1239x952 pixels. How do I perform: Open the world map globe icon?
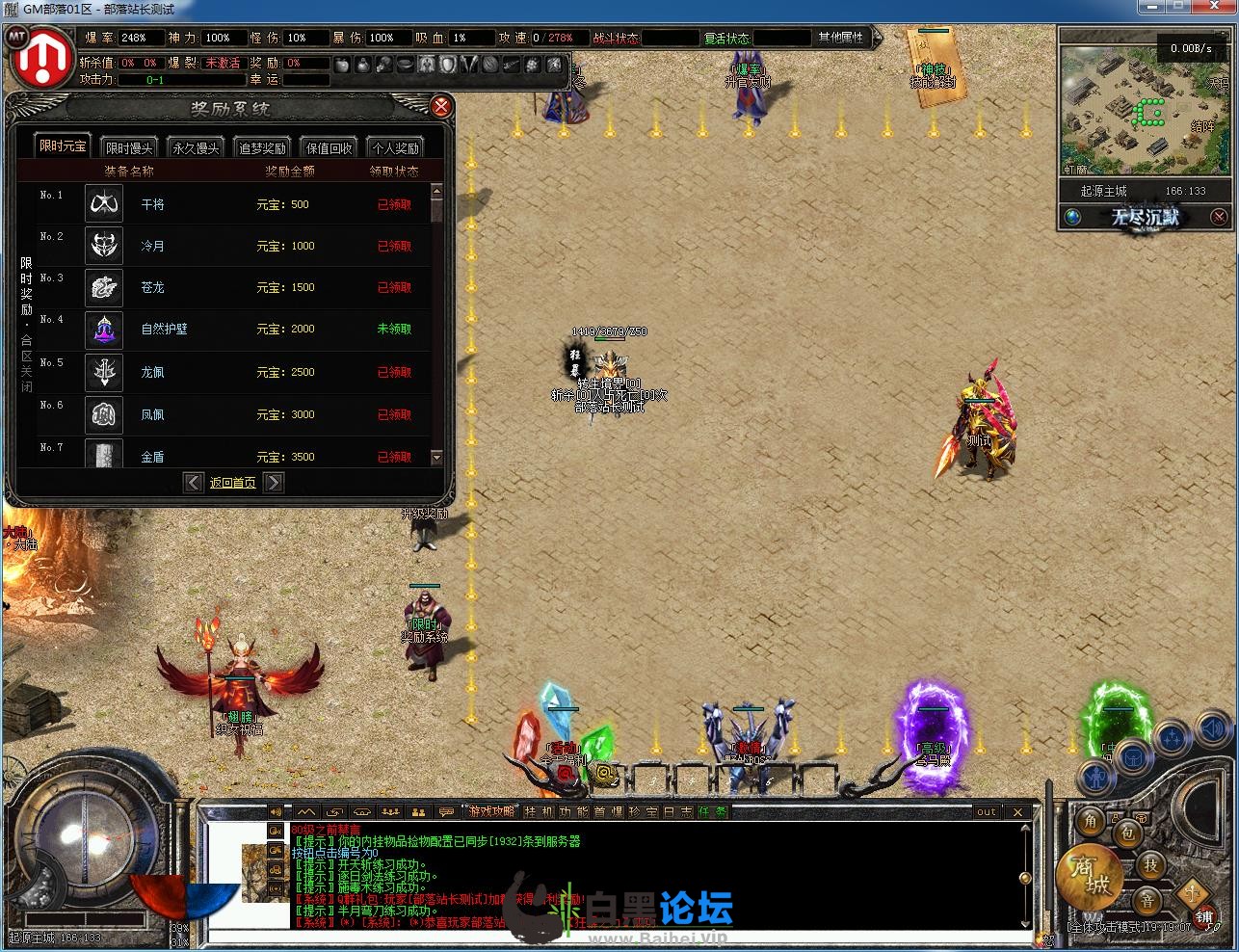[1072, 217]
